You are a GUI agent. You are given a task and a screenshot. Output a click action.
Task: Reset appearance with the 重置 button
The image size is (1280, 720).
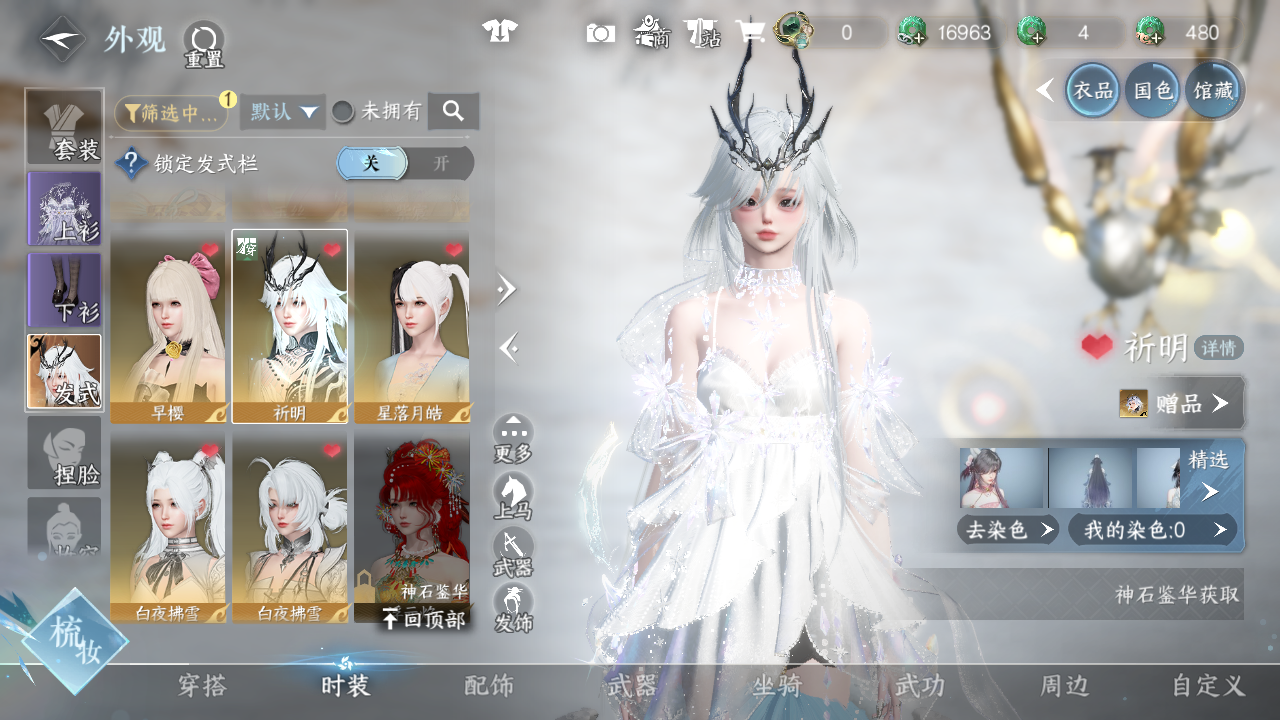pos(204,44)
